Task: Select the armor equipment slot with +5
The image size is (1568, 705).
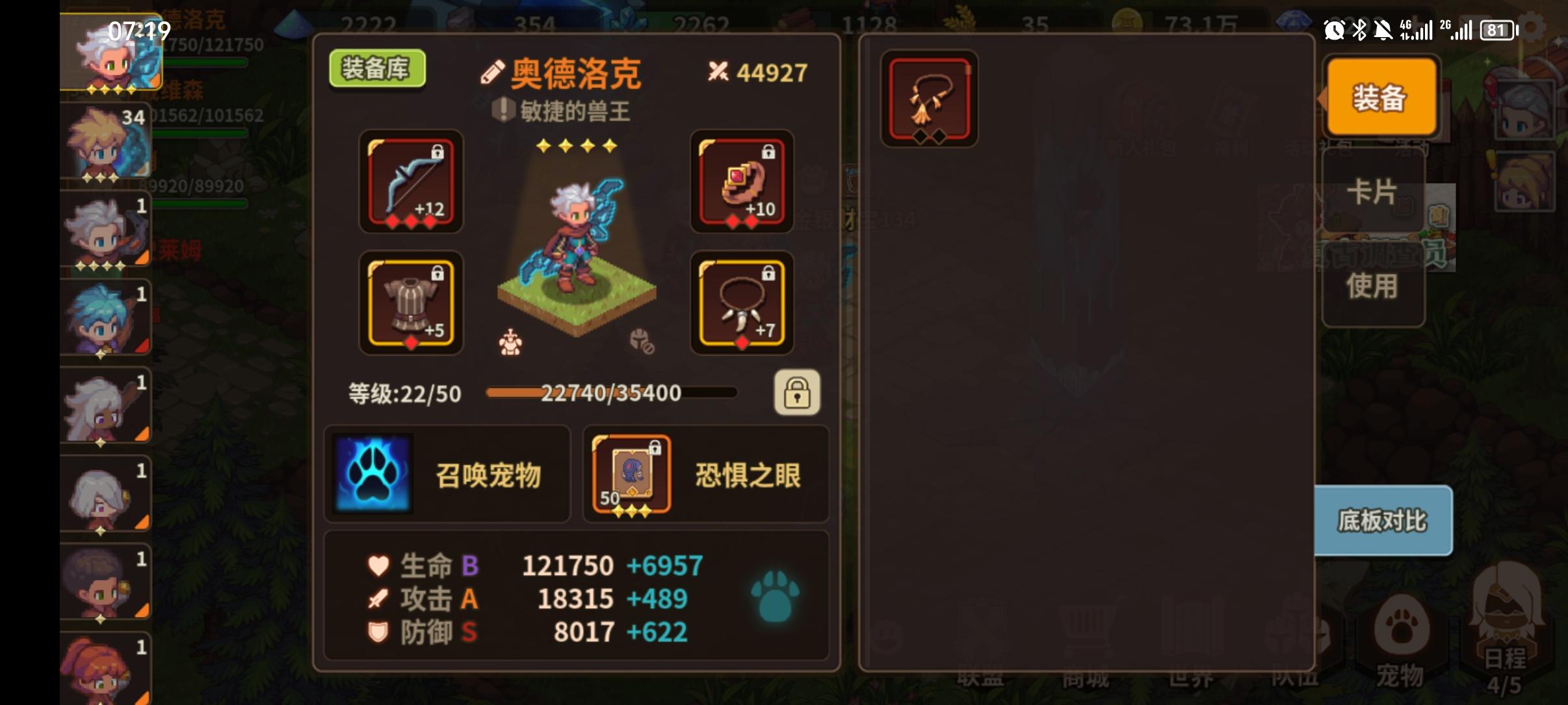Action: click(411, 303)
